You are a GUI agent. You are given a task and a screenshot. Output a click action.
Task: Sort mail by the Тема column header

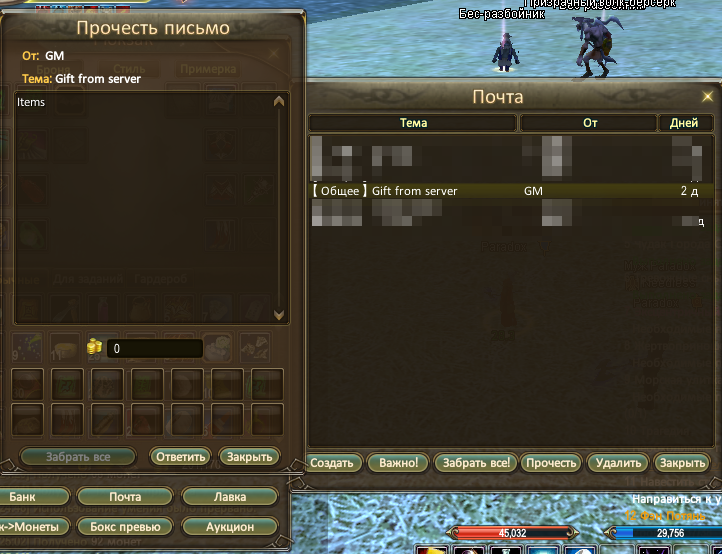click(x=413, y=123)
